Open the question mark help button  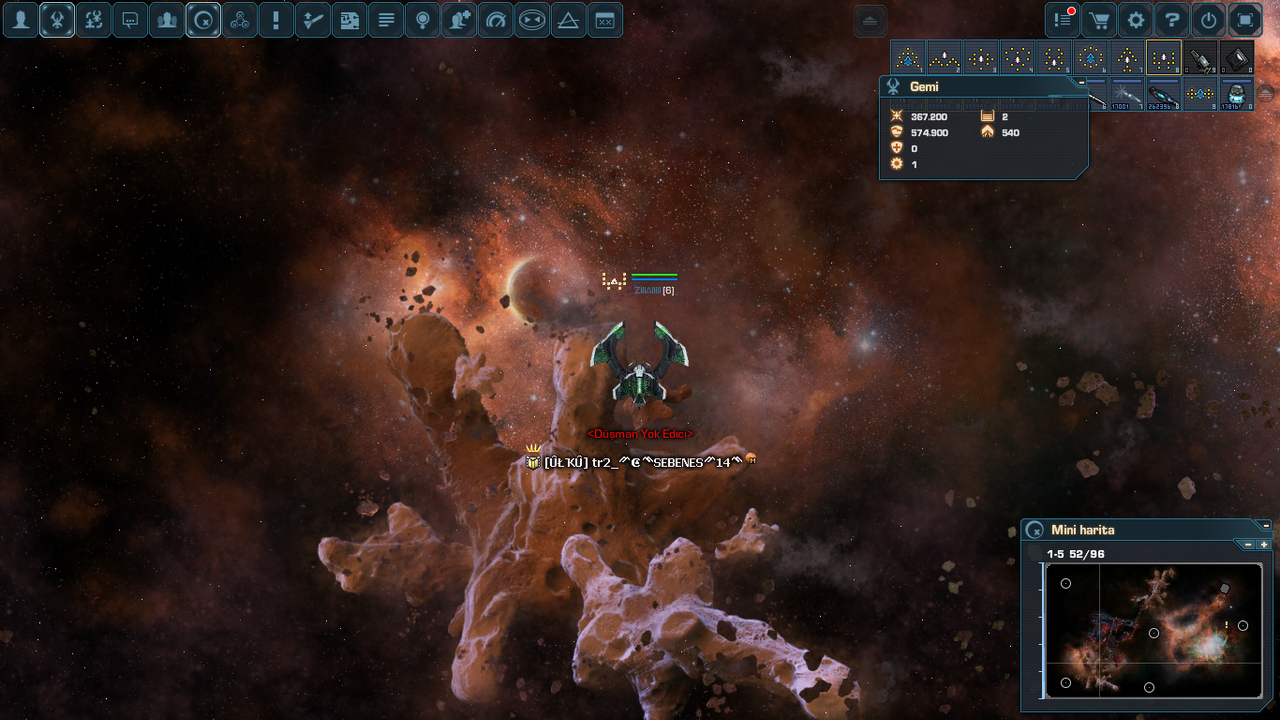tap(1172, 20)
